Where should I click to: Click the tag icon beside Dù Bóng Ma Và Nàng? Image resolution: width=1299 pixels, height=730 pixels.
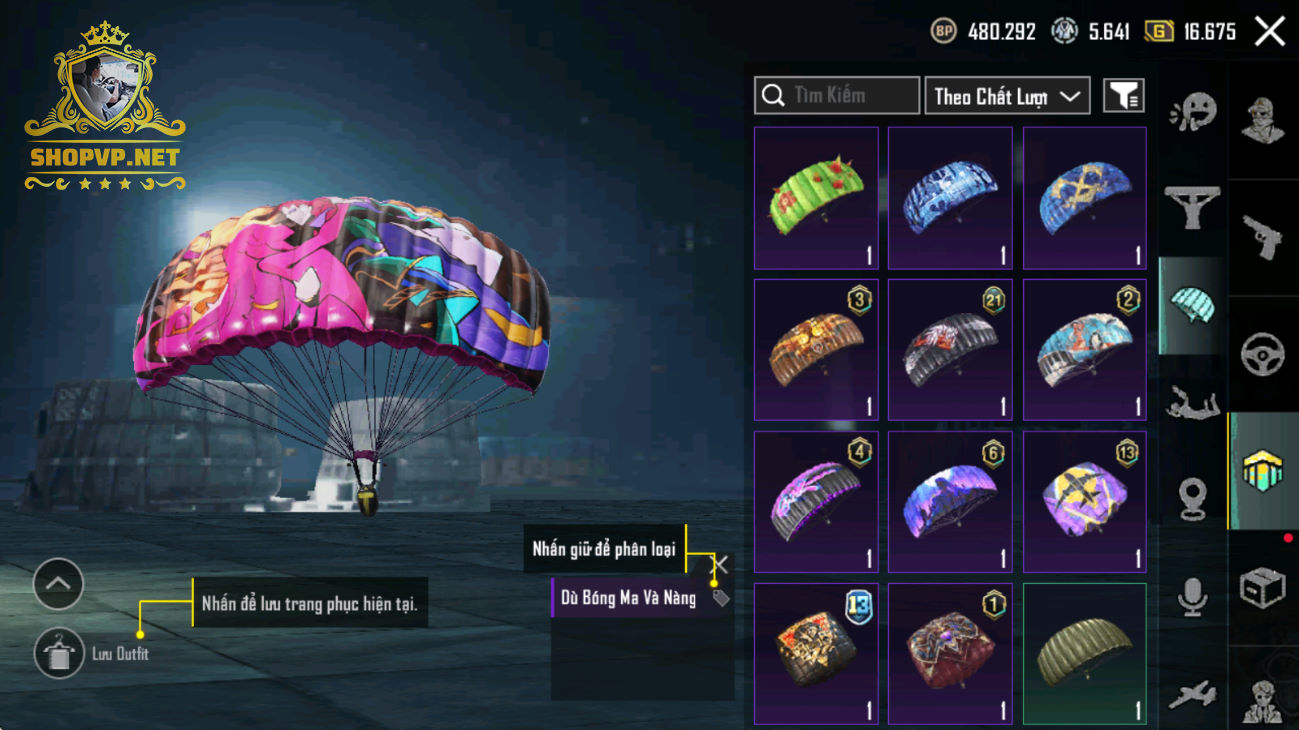(x=720, y=598)
